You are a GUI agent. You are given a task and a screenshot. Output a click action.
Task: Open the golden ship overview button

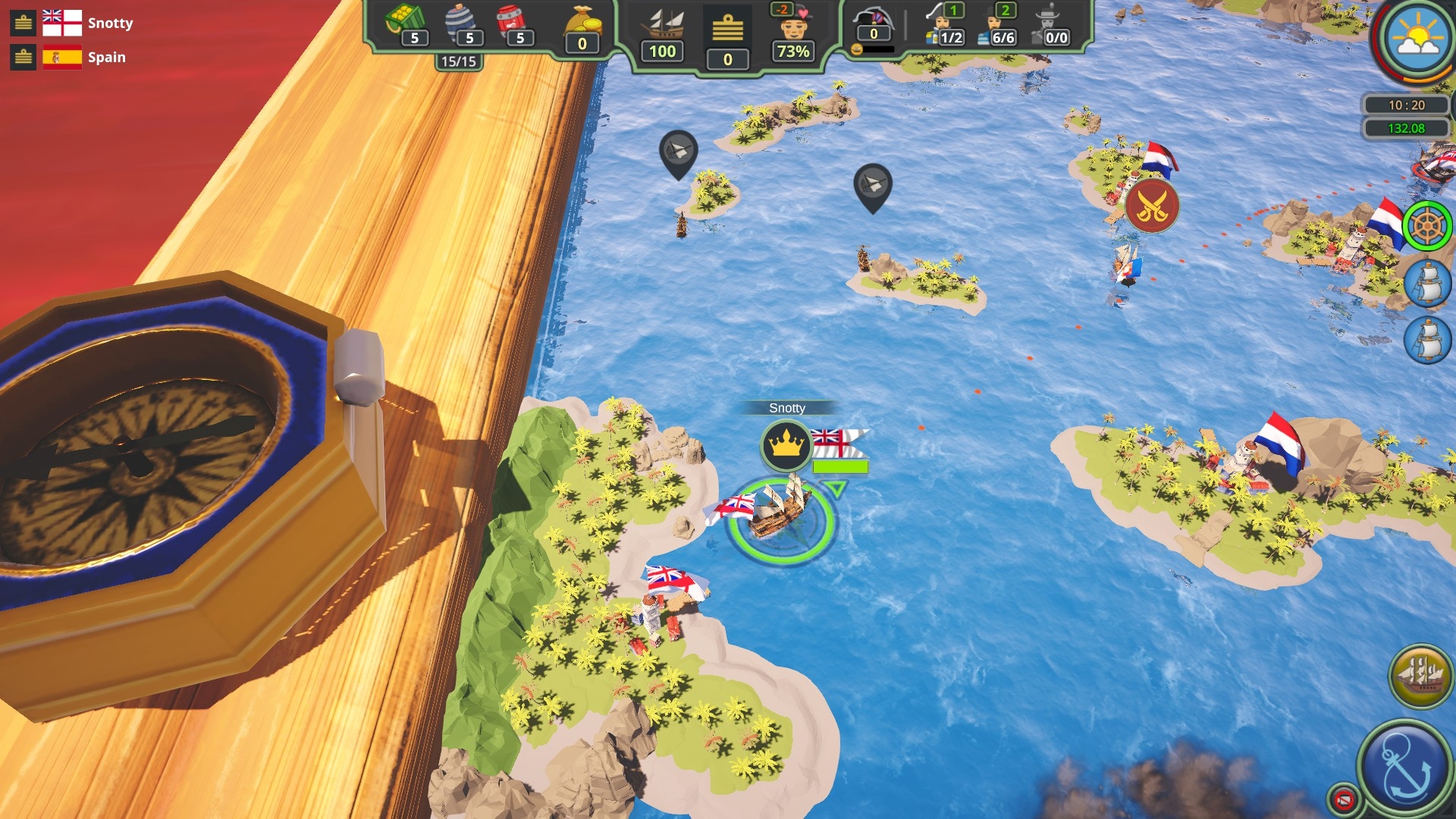tap(1420, 676)
